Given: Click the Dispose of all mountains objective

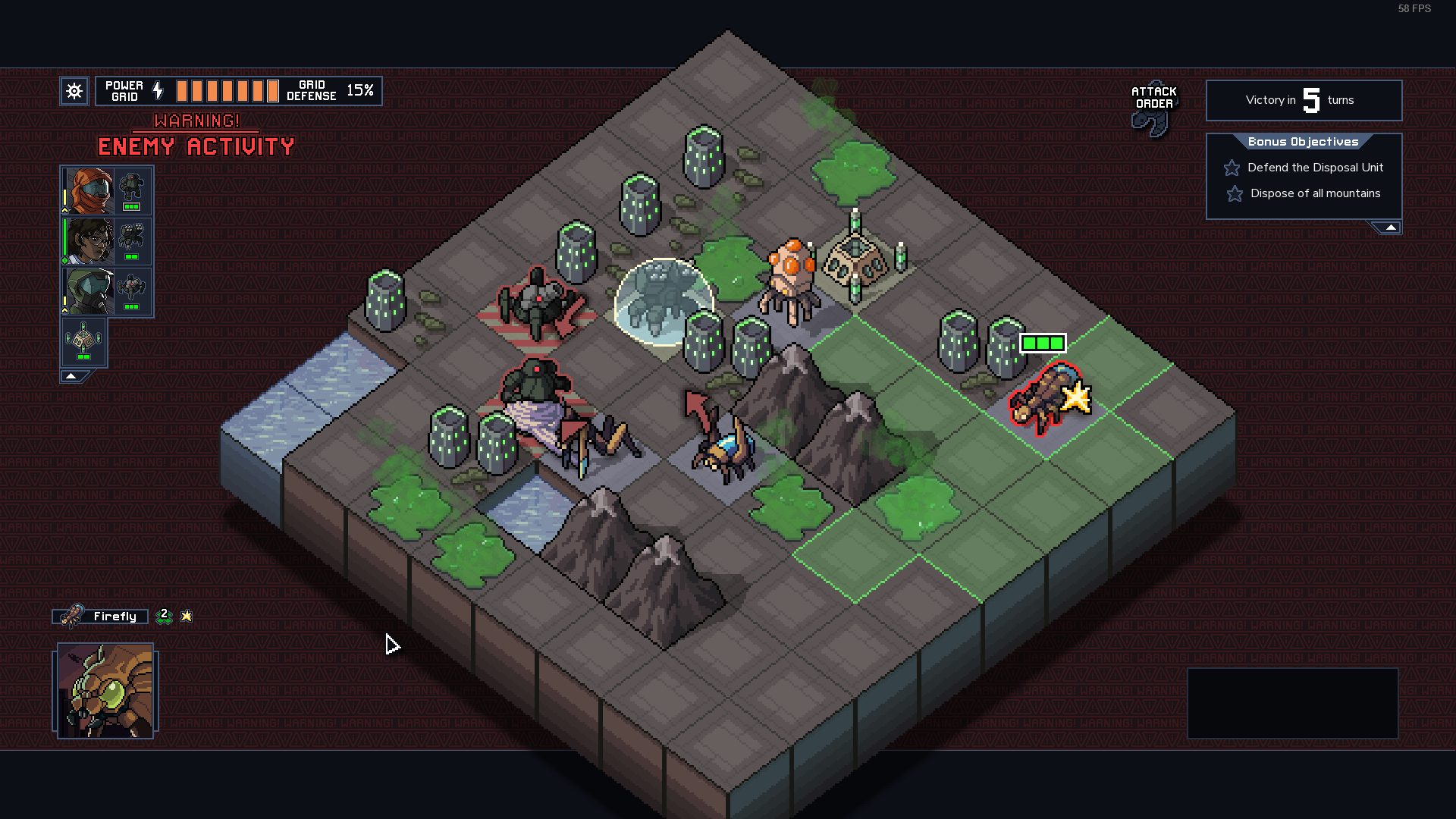Looking at the screenshot, I should click(x=1315, y=193).
